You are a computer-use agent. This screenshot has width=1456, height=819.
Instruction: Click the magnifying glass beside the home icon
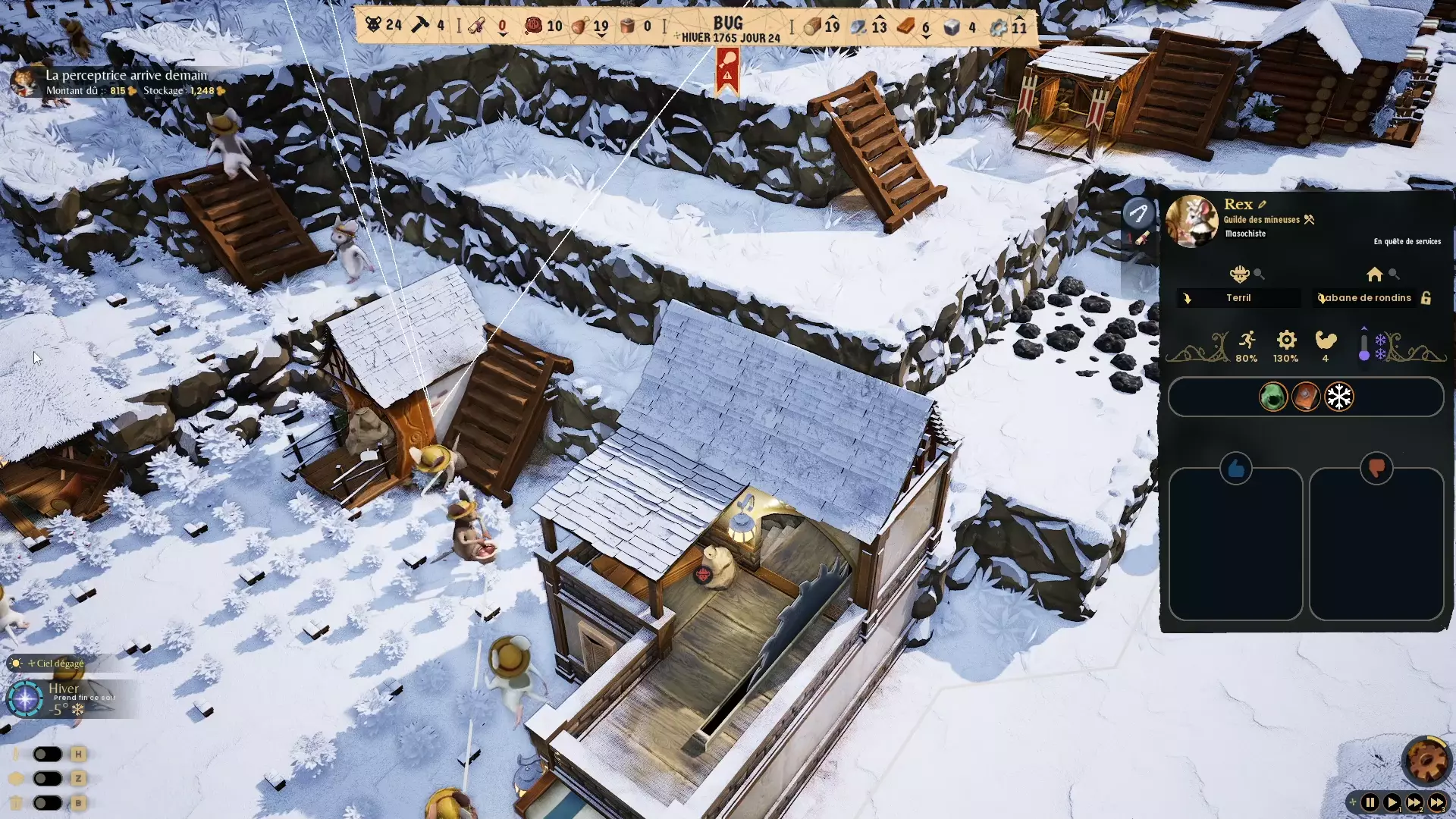tap(1394, 275)
